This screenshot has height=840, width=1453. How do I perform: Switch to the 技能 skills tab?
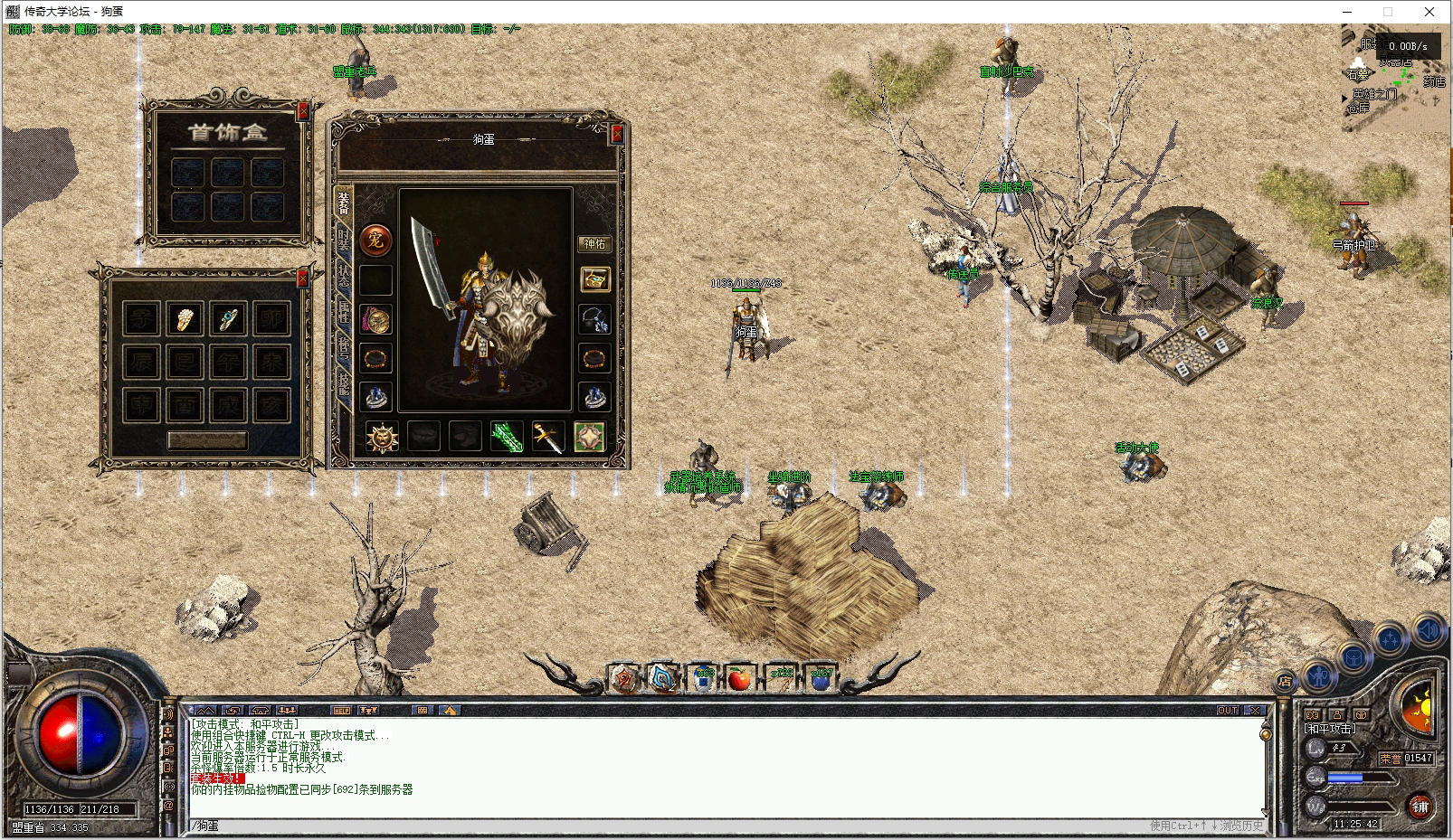point(344,384)
